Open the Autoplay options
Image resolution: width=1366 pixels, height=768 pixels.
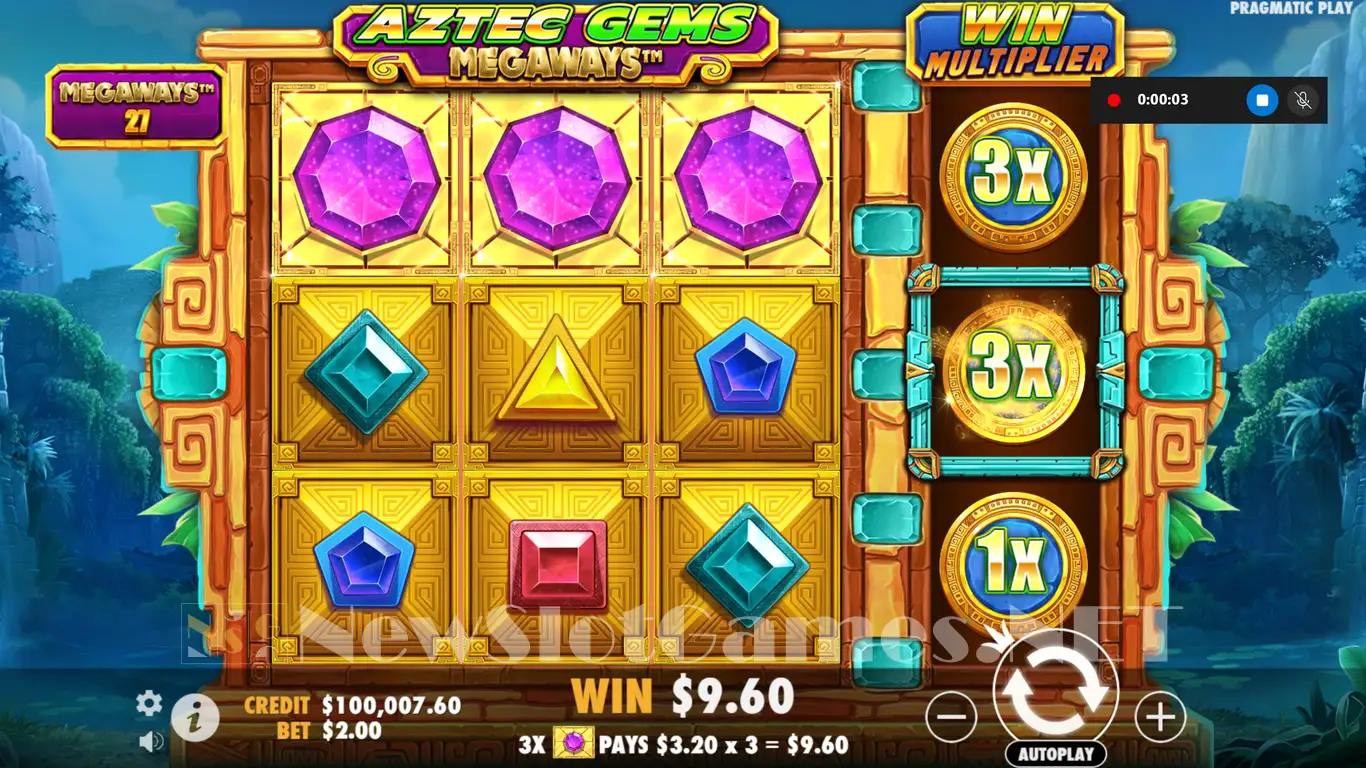click(1056, 754)
